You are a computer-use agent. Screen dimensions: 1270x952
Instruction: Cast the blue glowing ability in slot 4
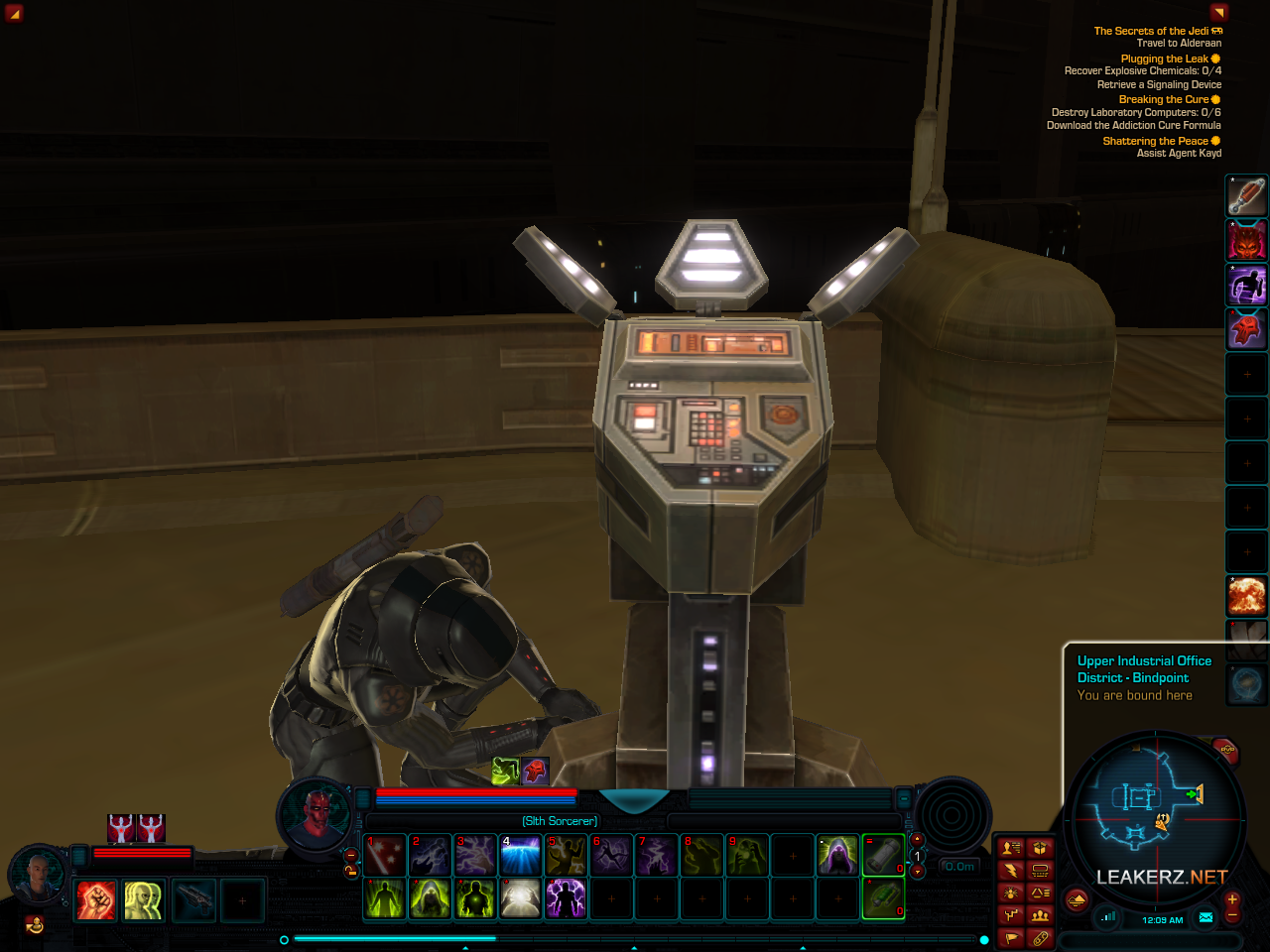521,855
